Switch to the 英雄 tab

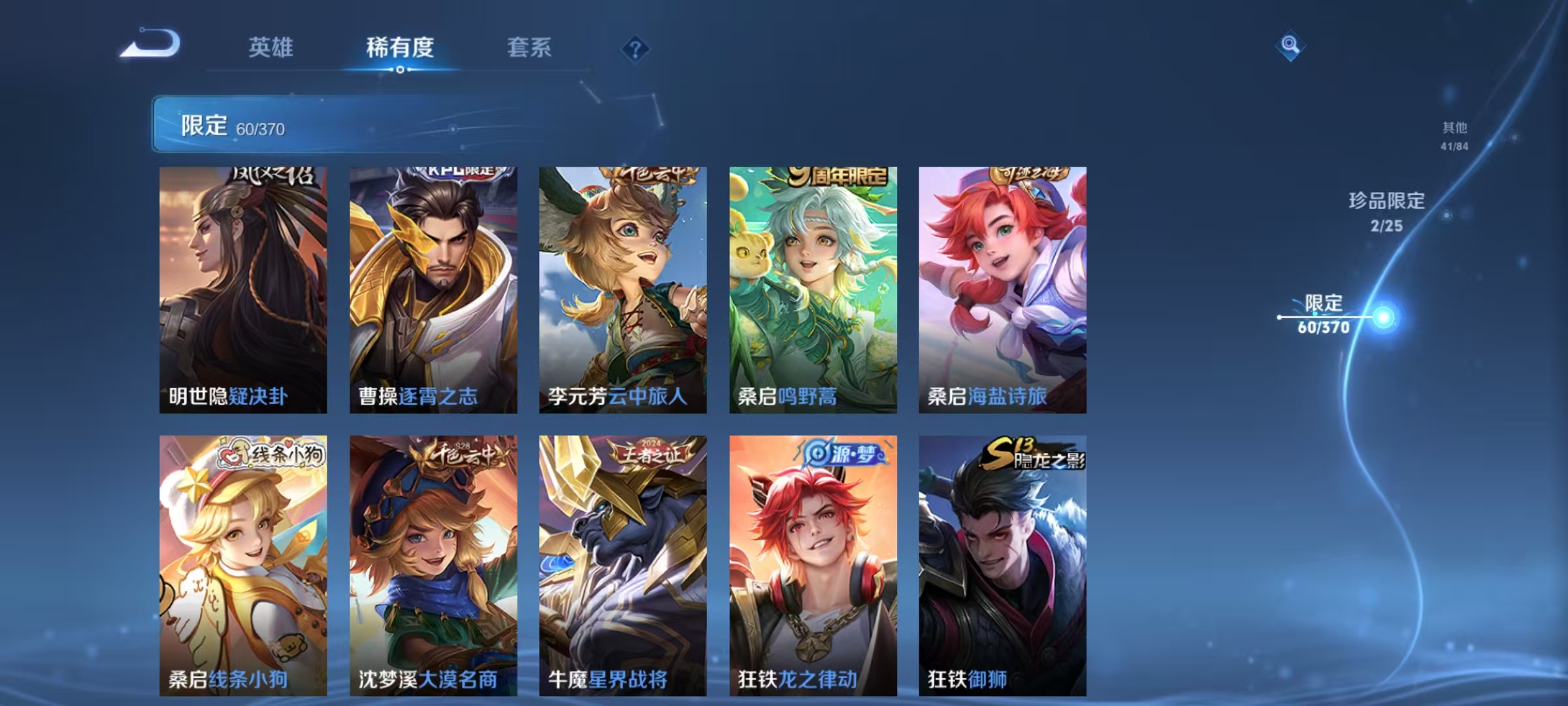click(x=271, y=48)
